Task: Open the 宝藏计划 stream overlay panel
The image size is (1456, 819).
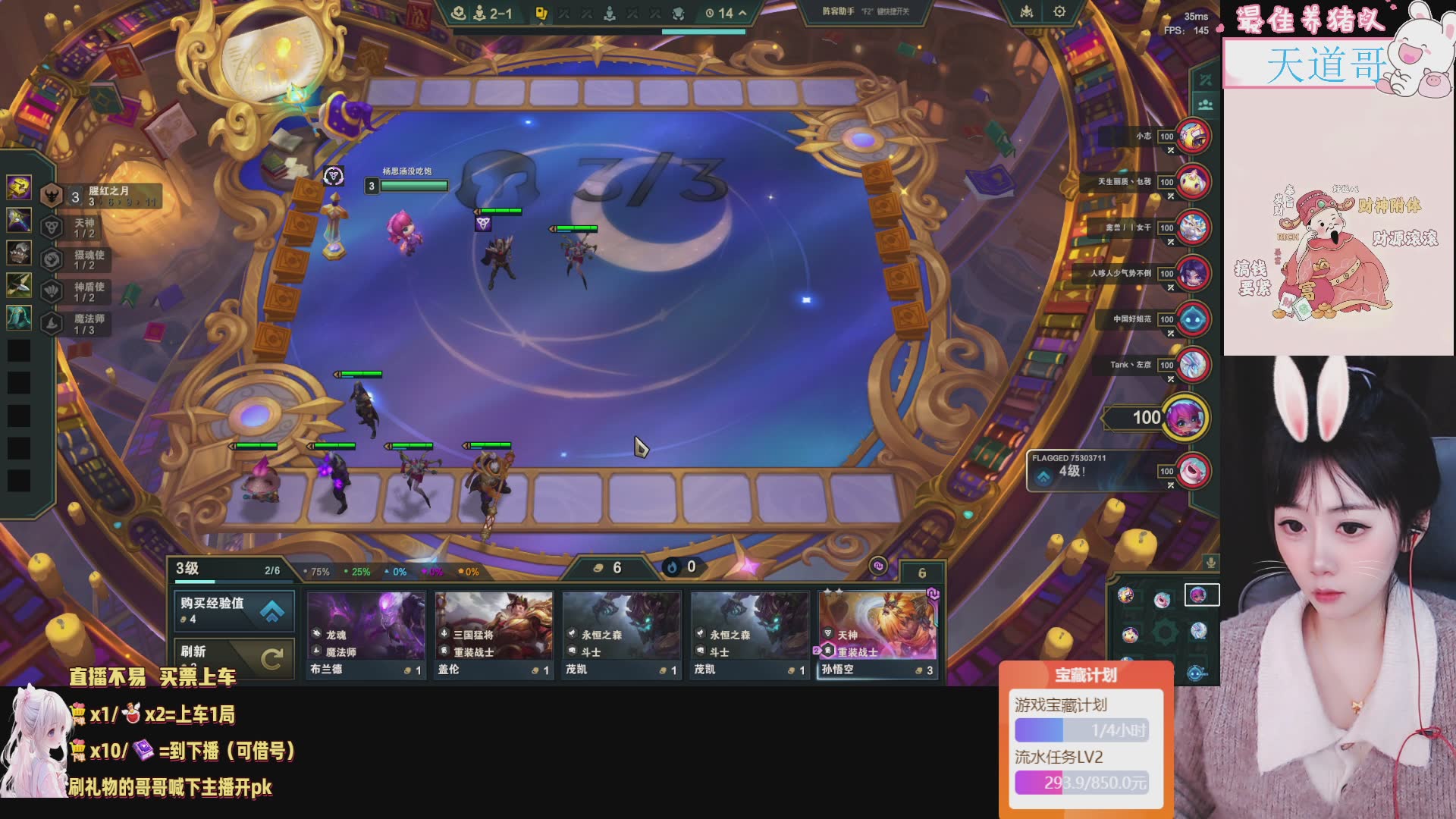Action: [x=1086, y=675]
